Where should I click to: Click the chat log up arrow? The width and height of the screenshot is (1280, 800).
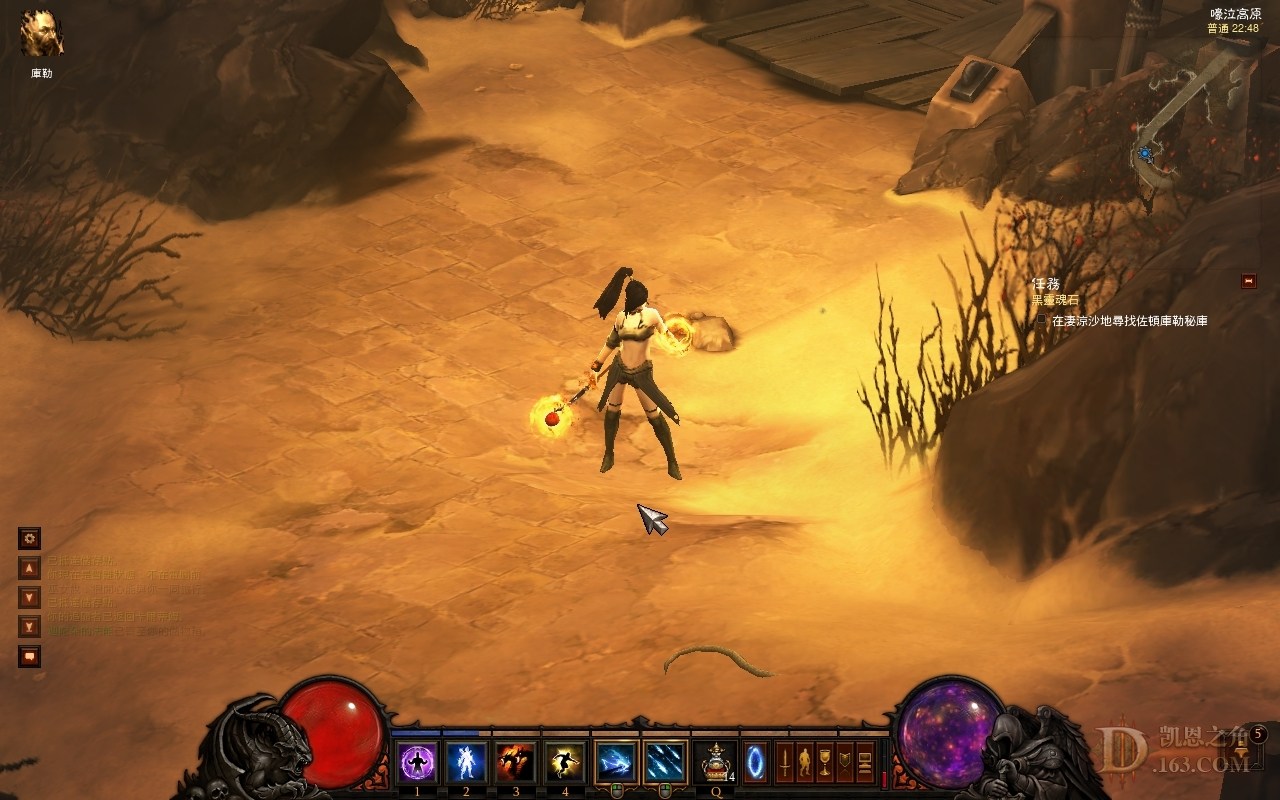tap(30, 568)
